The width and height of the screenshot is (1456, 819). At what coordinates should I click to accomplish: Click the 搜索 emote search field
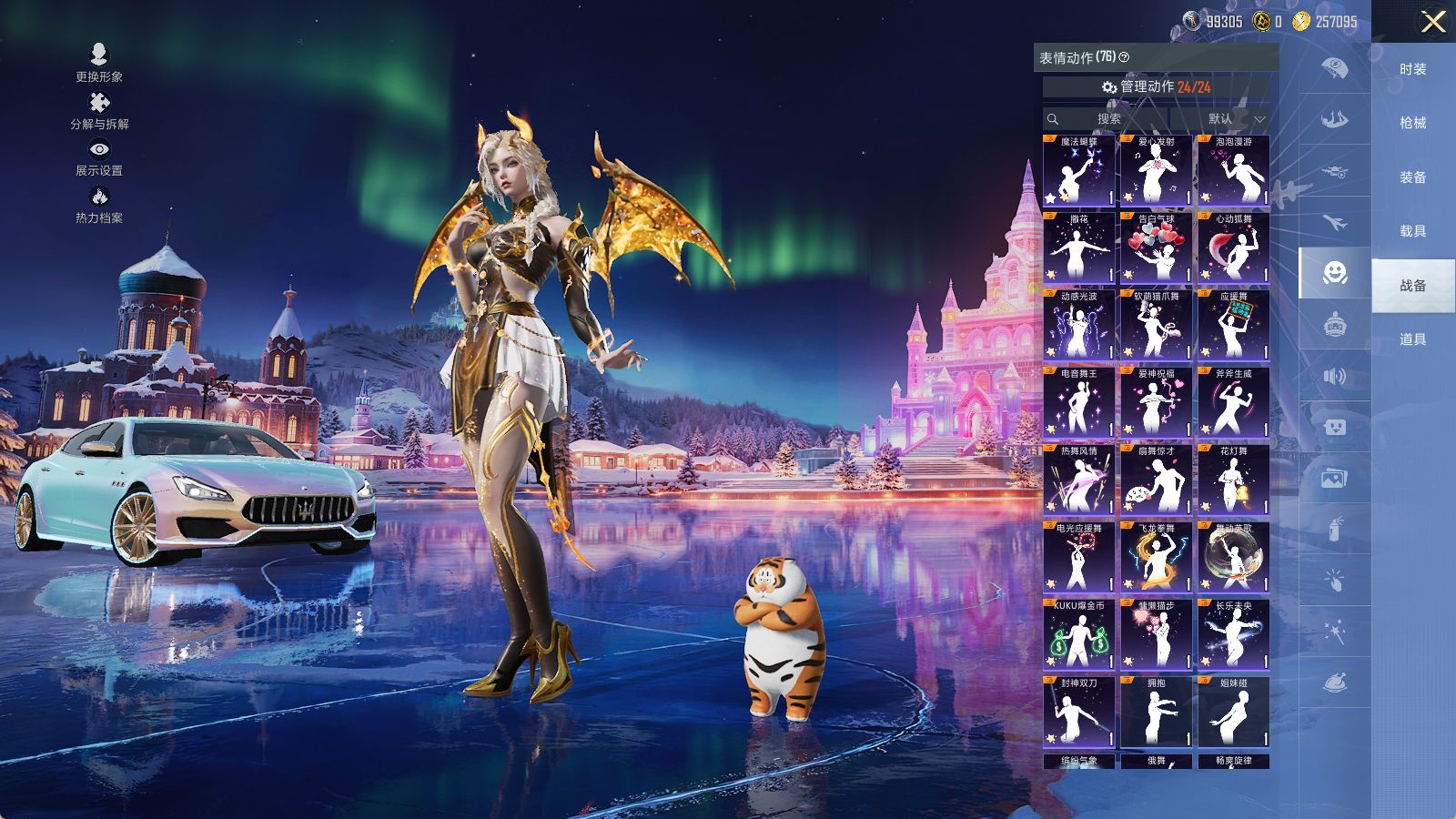[1106, 119]
